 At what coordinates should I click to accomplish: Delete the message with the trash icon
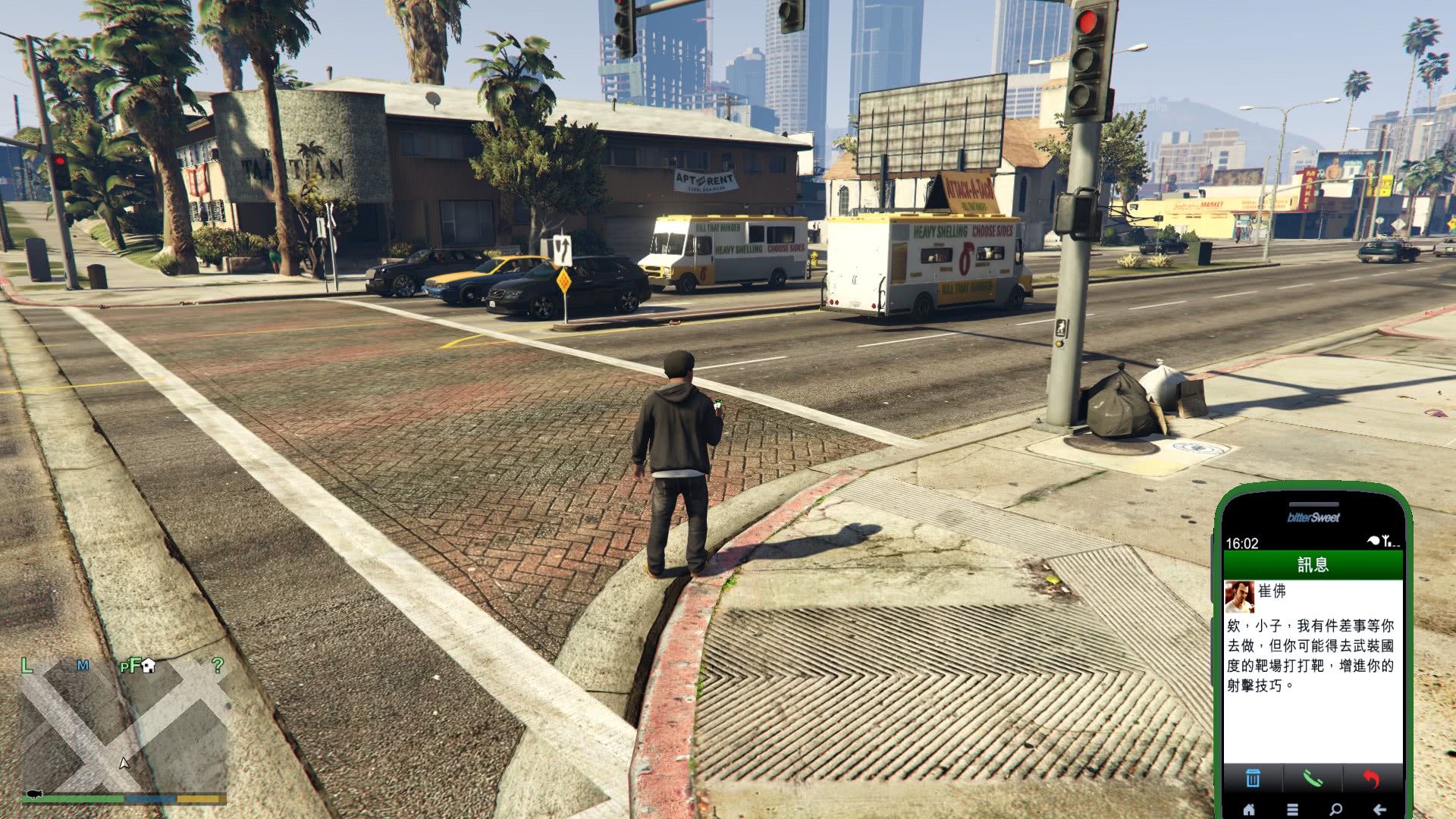(x=1253, y=778)
